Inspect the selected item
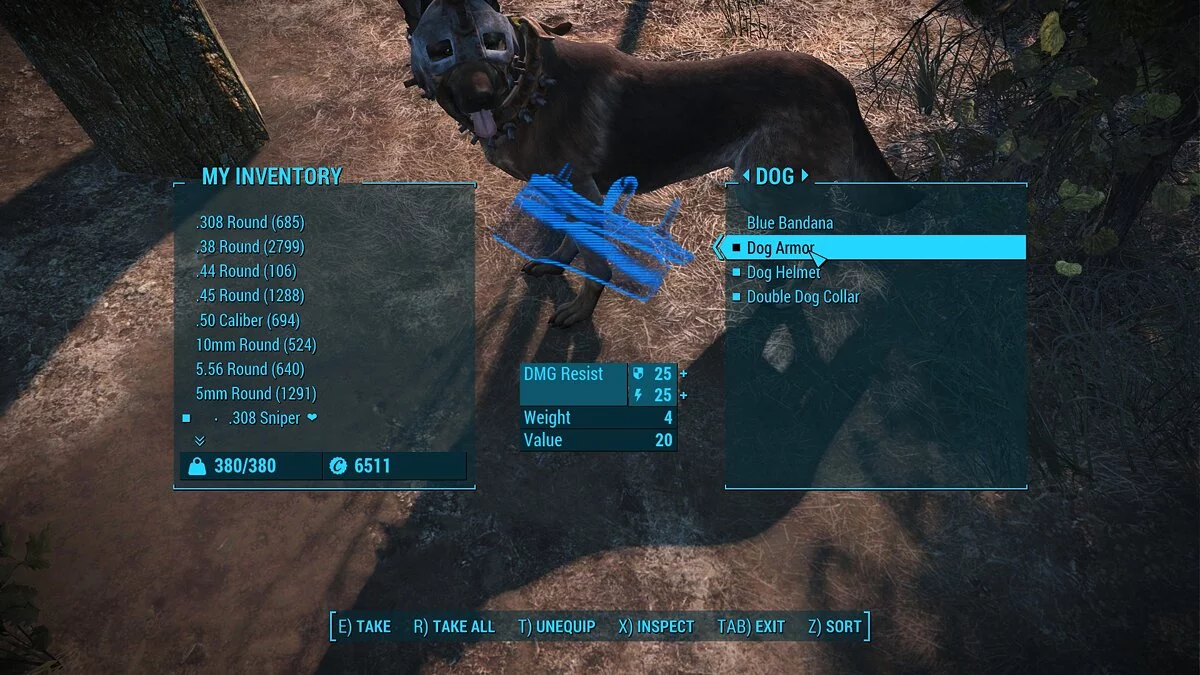 pyautogui.click(x=656, y=627)
